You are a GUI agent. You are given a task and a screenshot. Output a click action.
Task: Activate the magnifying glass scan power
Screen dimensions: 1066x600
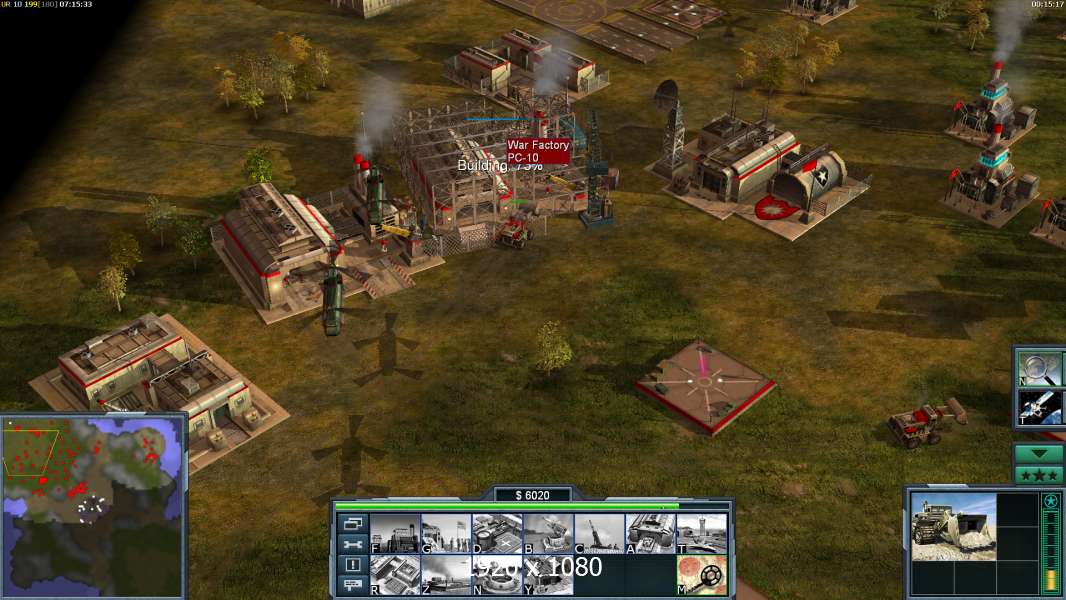click(x=1041, y=367)
